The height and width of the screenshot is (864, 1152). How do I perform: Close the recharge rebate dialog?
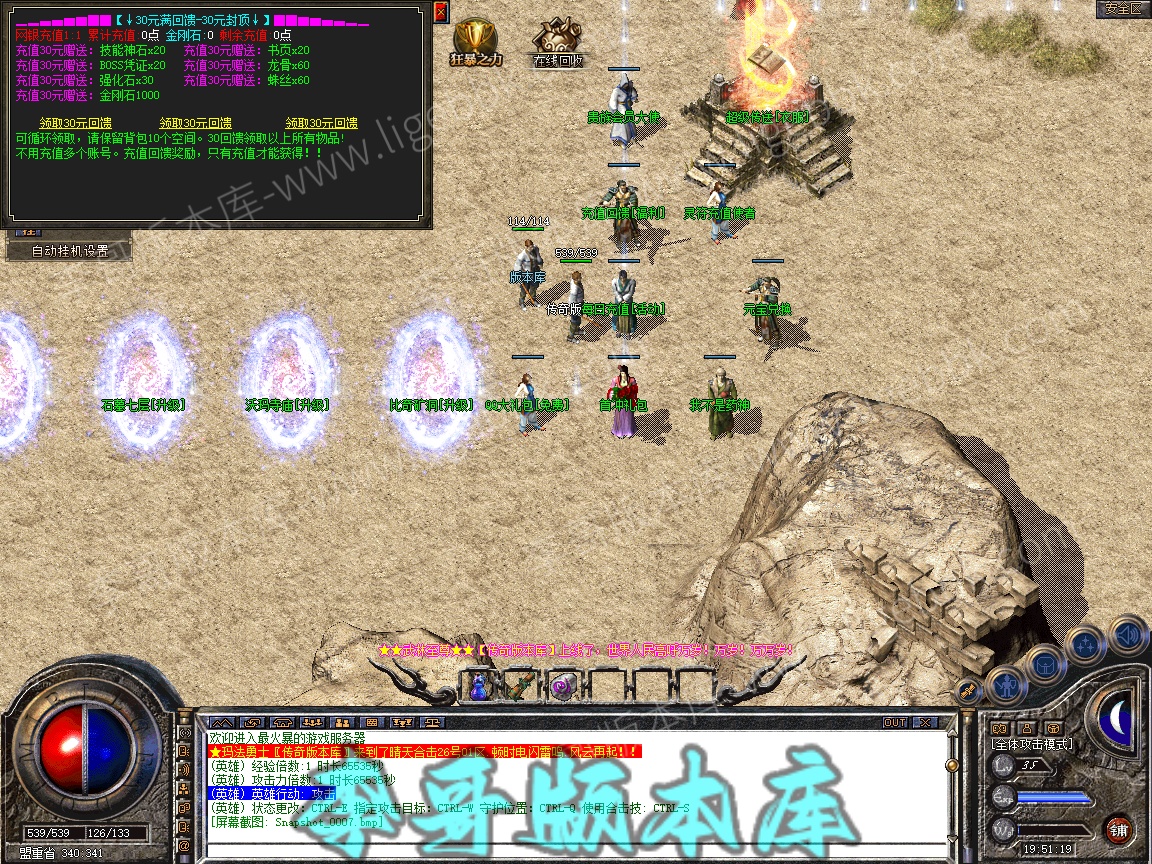pyautogui.click(x=442, y=11)
